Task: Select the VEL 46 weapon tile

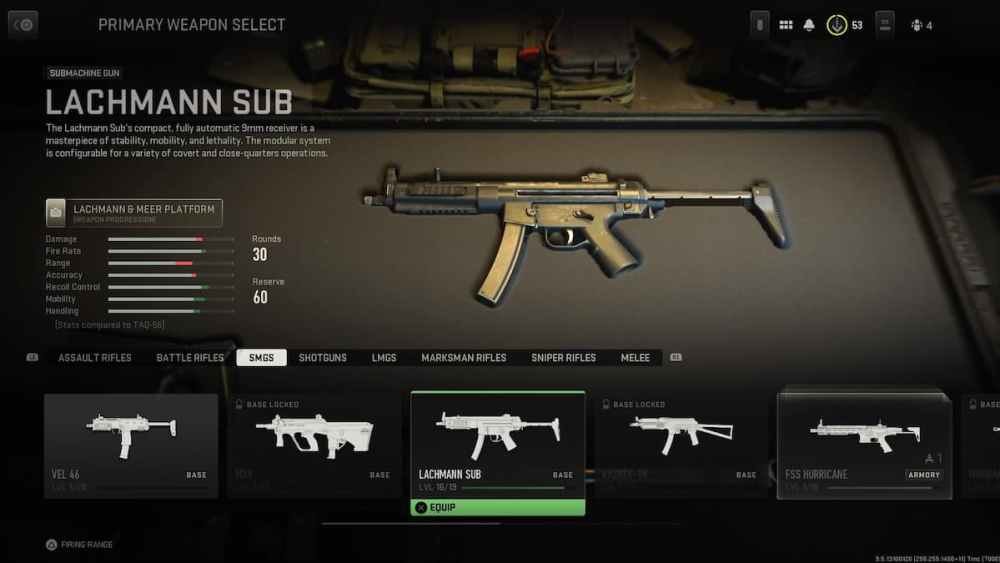Action: point(131,445)
